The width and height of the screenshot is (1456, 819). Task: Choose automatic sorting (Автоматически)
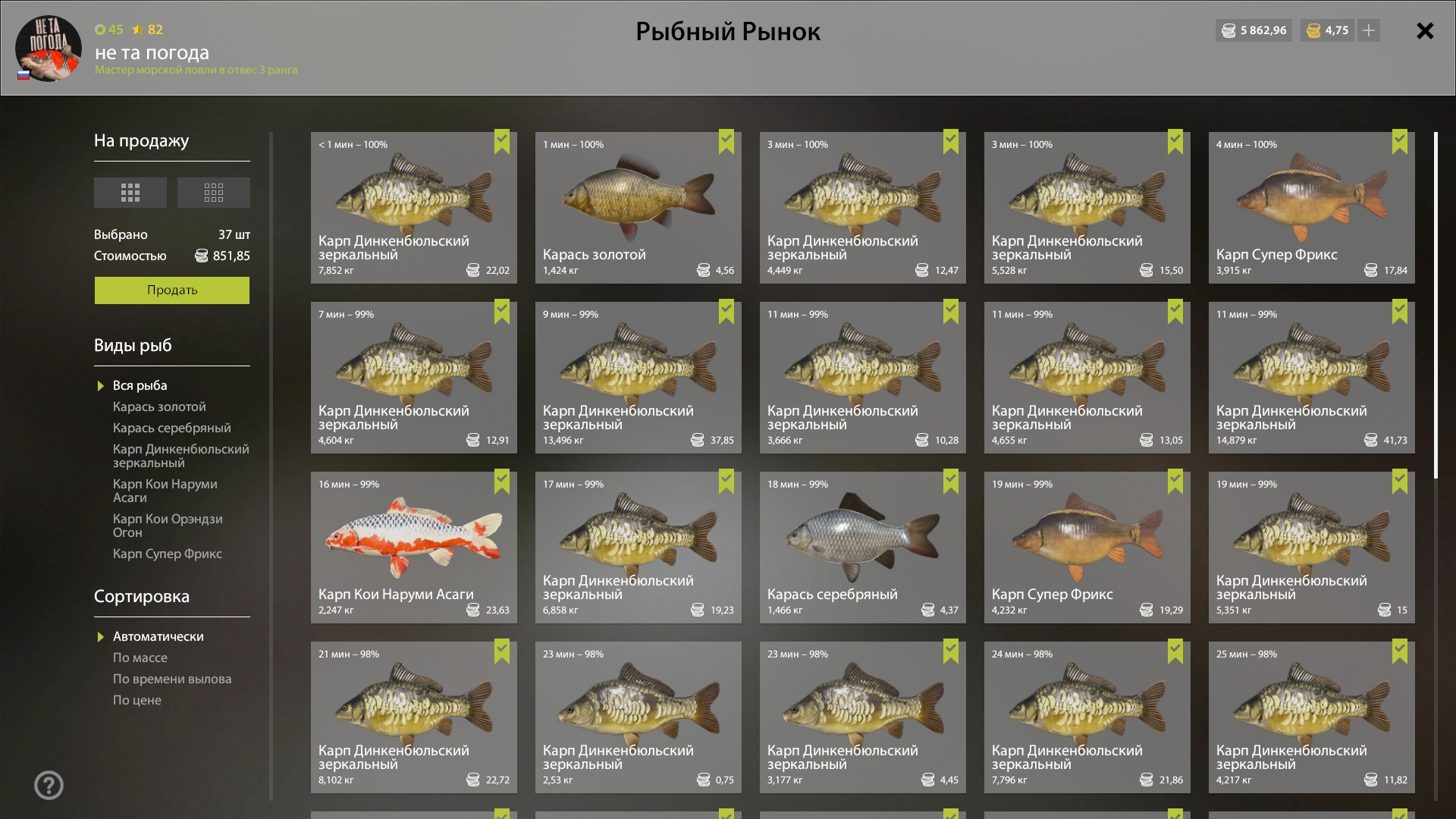(158, 637)
